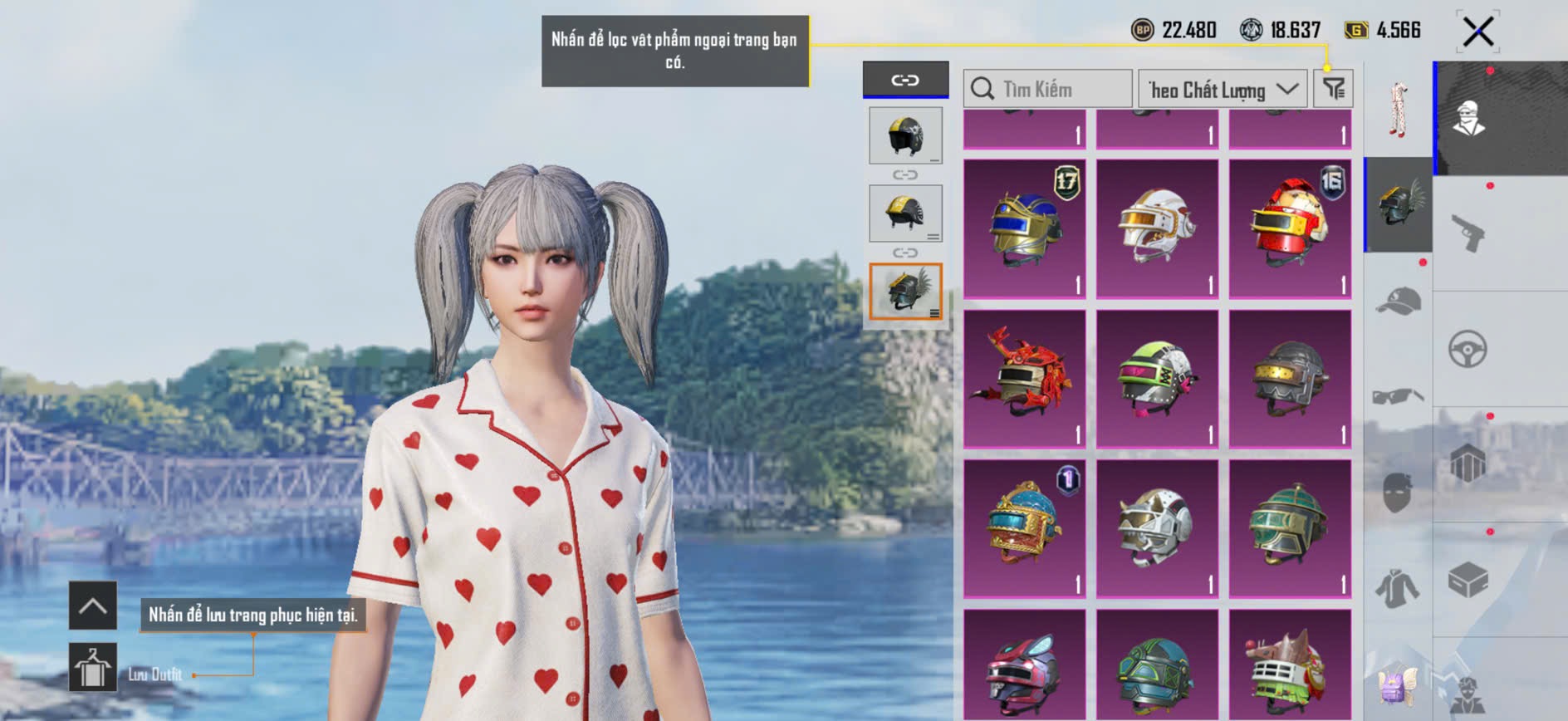
Task: Select the green and pink striped helmet
Action: pyautogui.click(x=1157, y=379)
